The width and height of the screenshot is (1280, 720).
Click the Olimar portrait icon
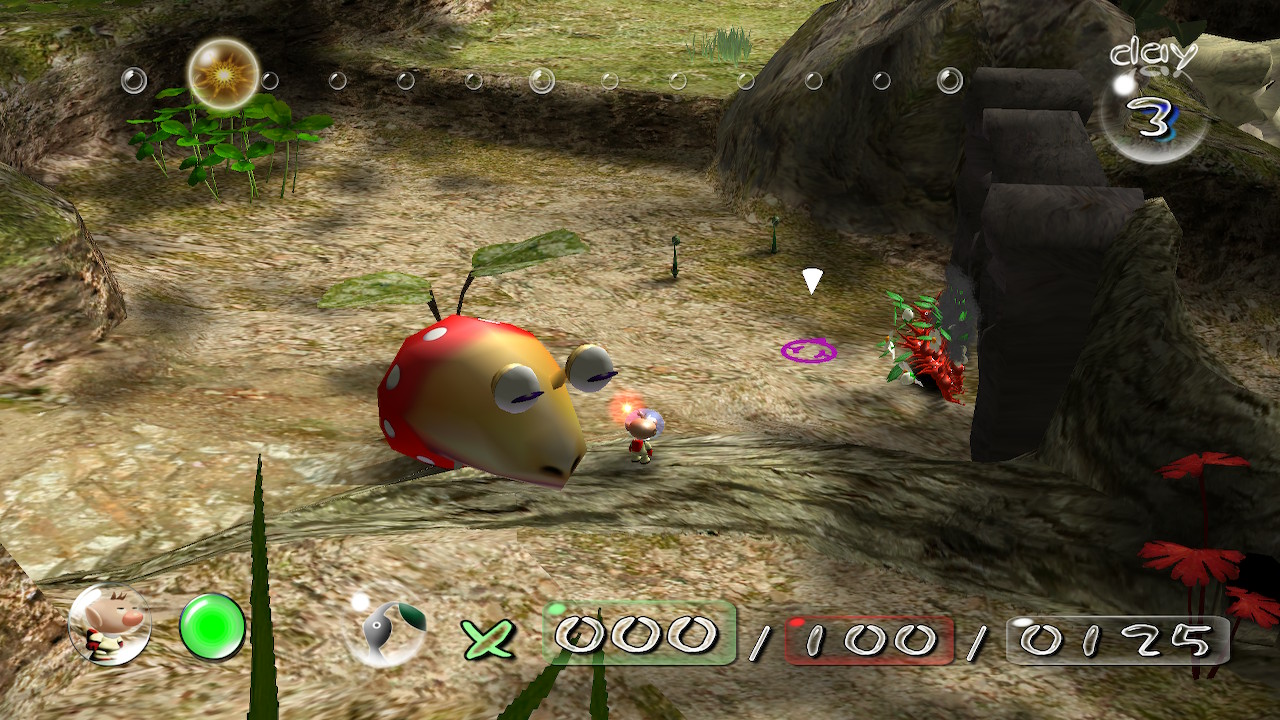click(109, 625)
